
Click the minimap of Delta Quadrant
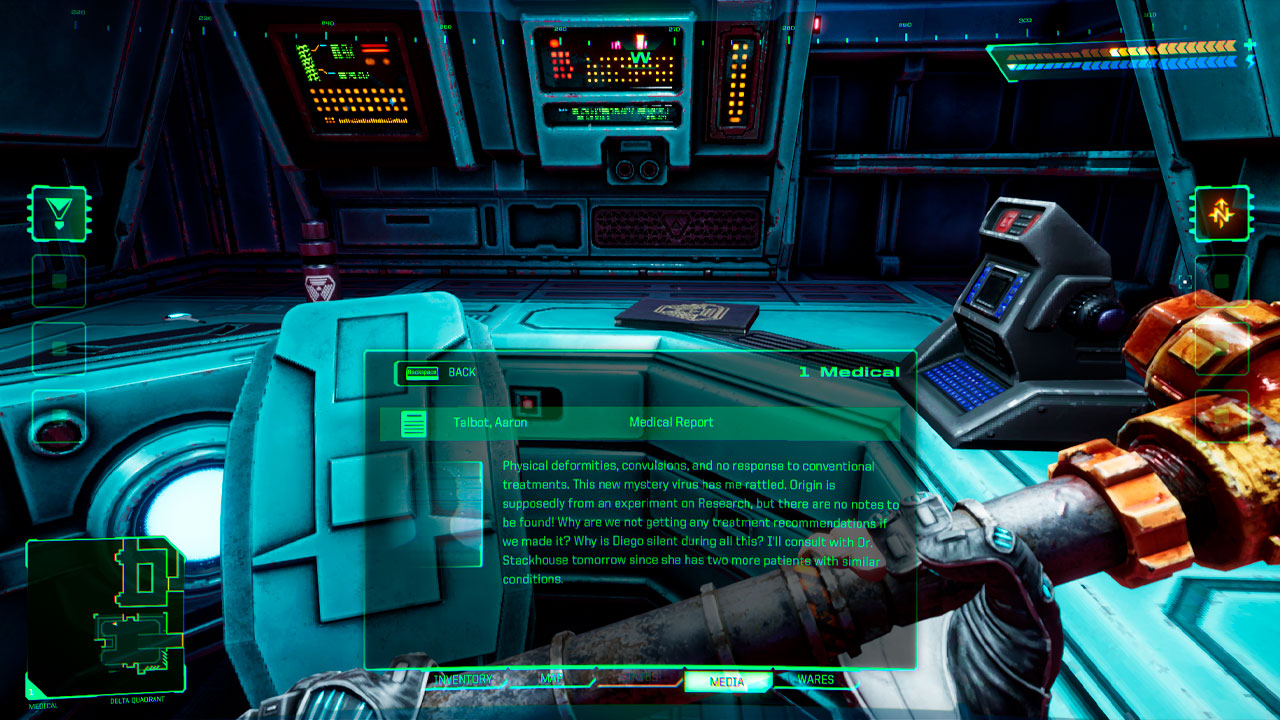(105, 615)
